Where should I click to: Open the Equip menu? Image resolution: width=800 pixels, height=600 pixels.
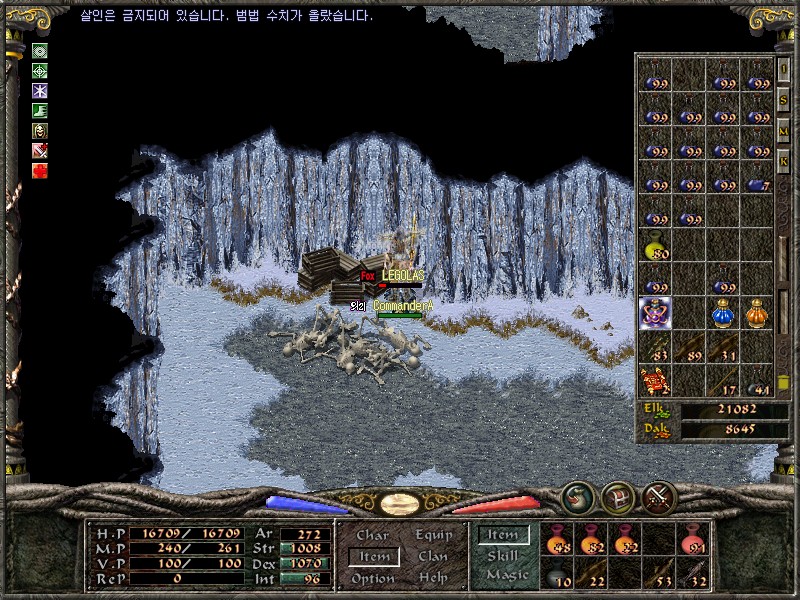click(433, 536)
